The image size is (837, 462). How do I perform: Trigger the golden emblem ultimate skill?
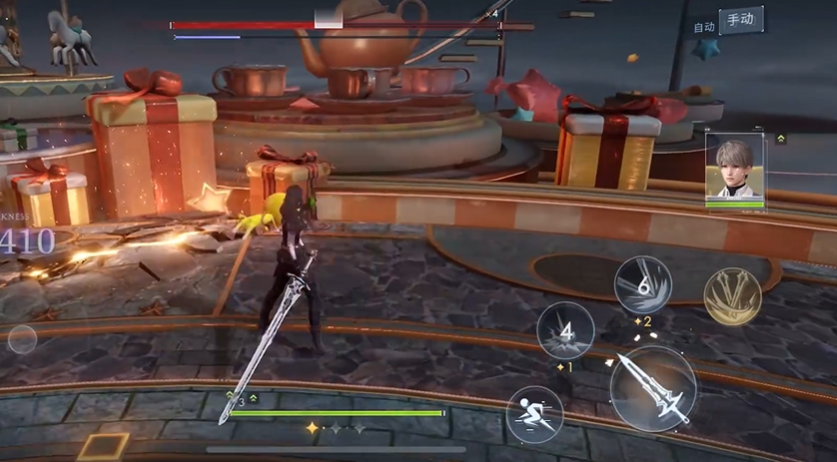tap(732, 296)
